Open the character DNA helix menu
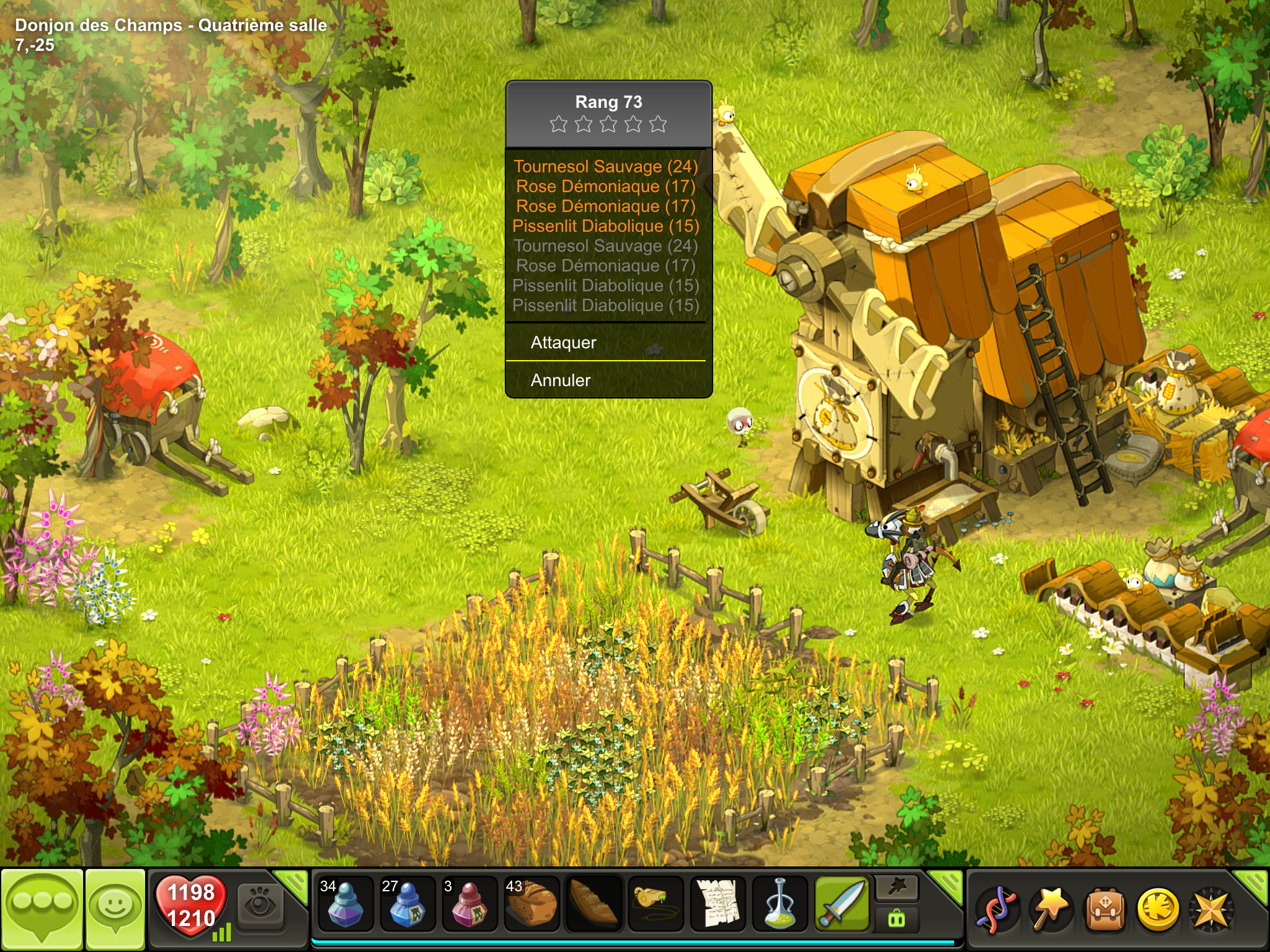1270x952 pixels. click(x=995, y=910)
